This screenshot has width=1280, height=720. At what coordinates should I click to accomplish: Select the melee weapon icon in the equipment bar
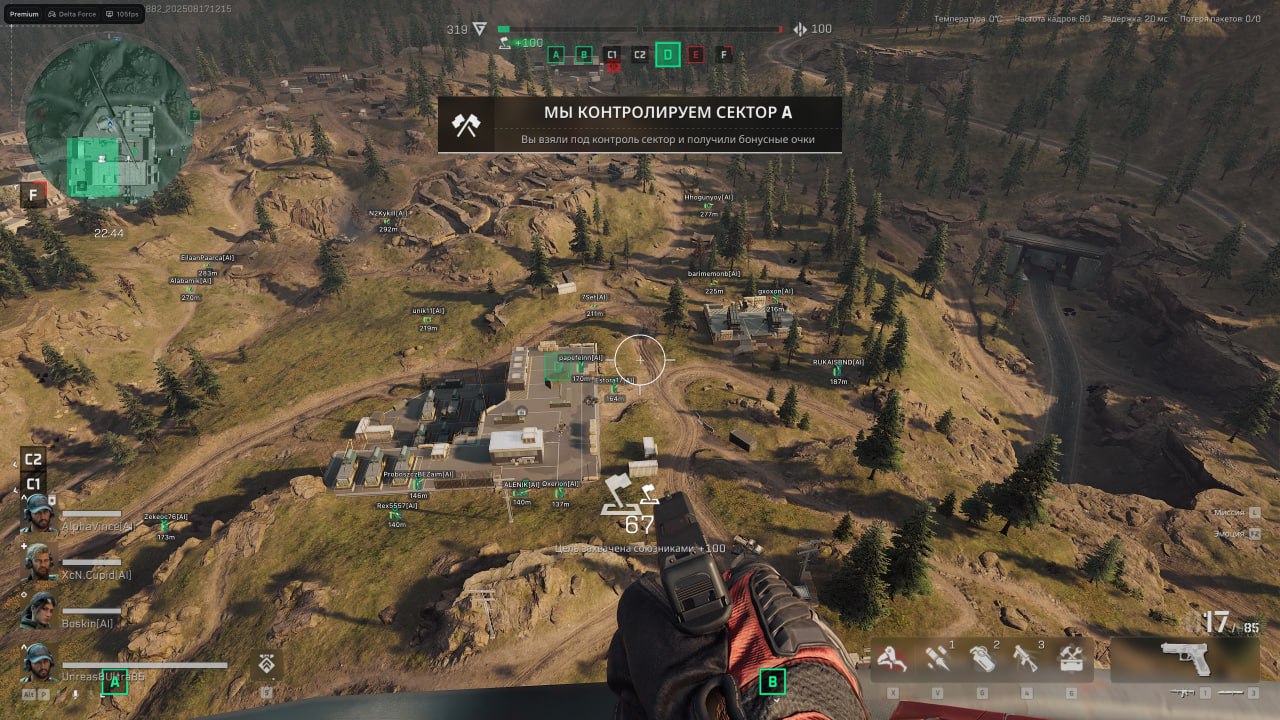coord(893,658)
